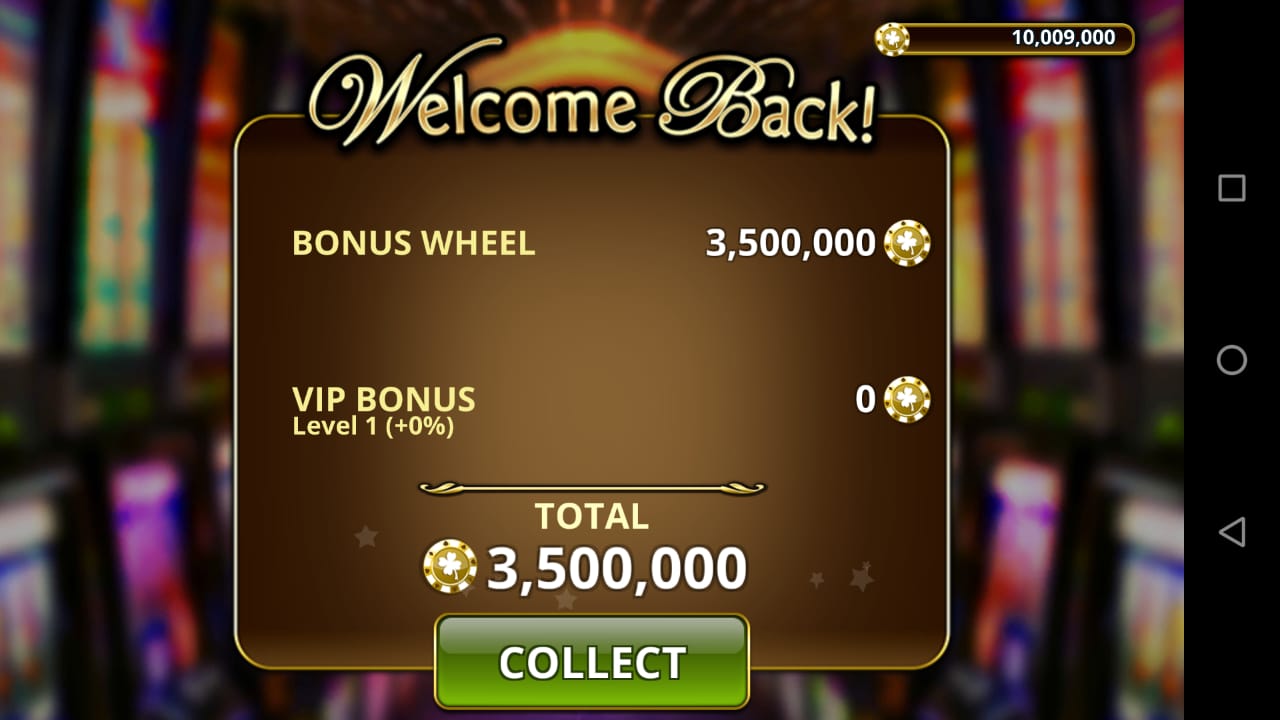This screenshot has width=1280, height=720.
Task: Click the clover chip icon in the coin balance bar
Action: click(894, 38)
